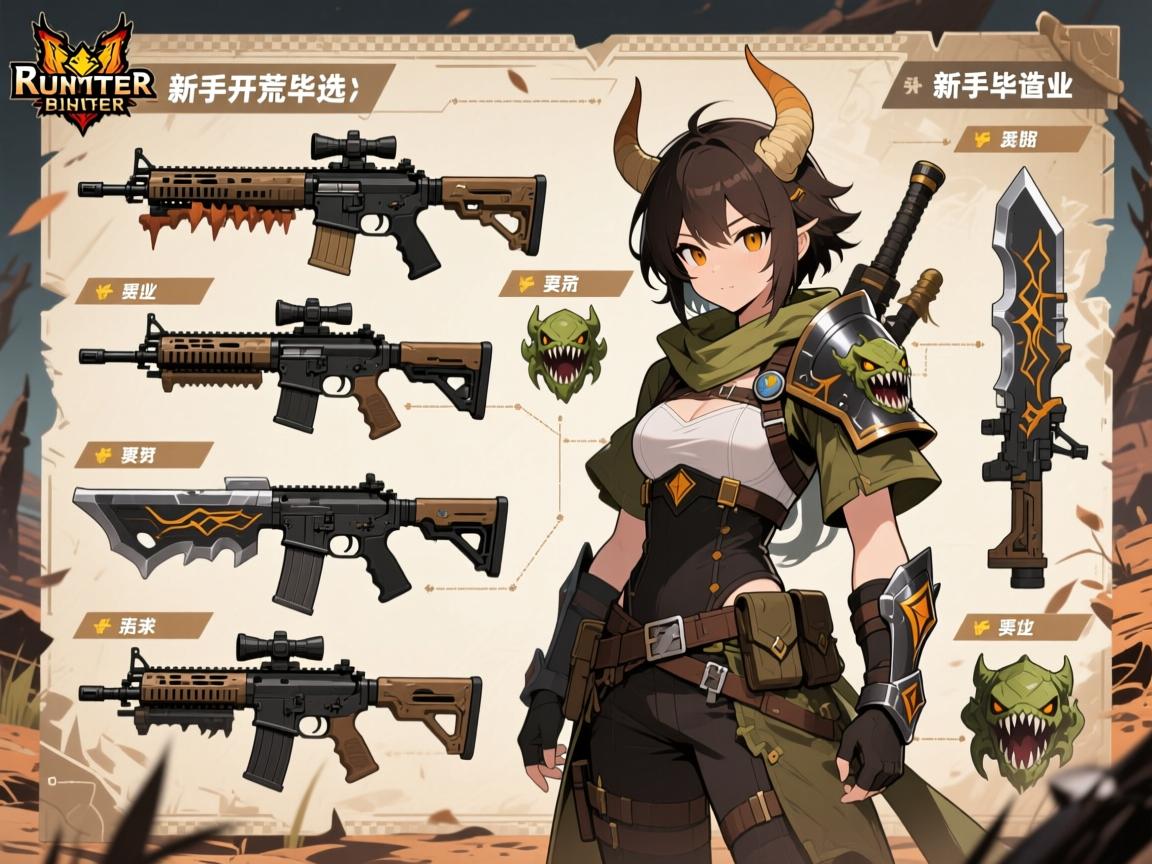Switch to the 新手毕造业 header tab

1001,86
